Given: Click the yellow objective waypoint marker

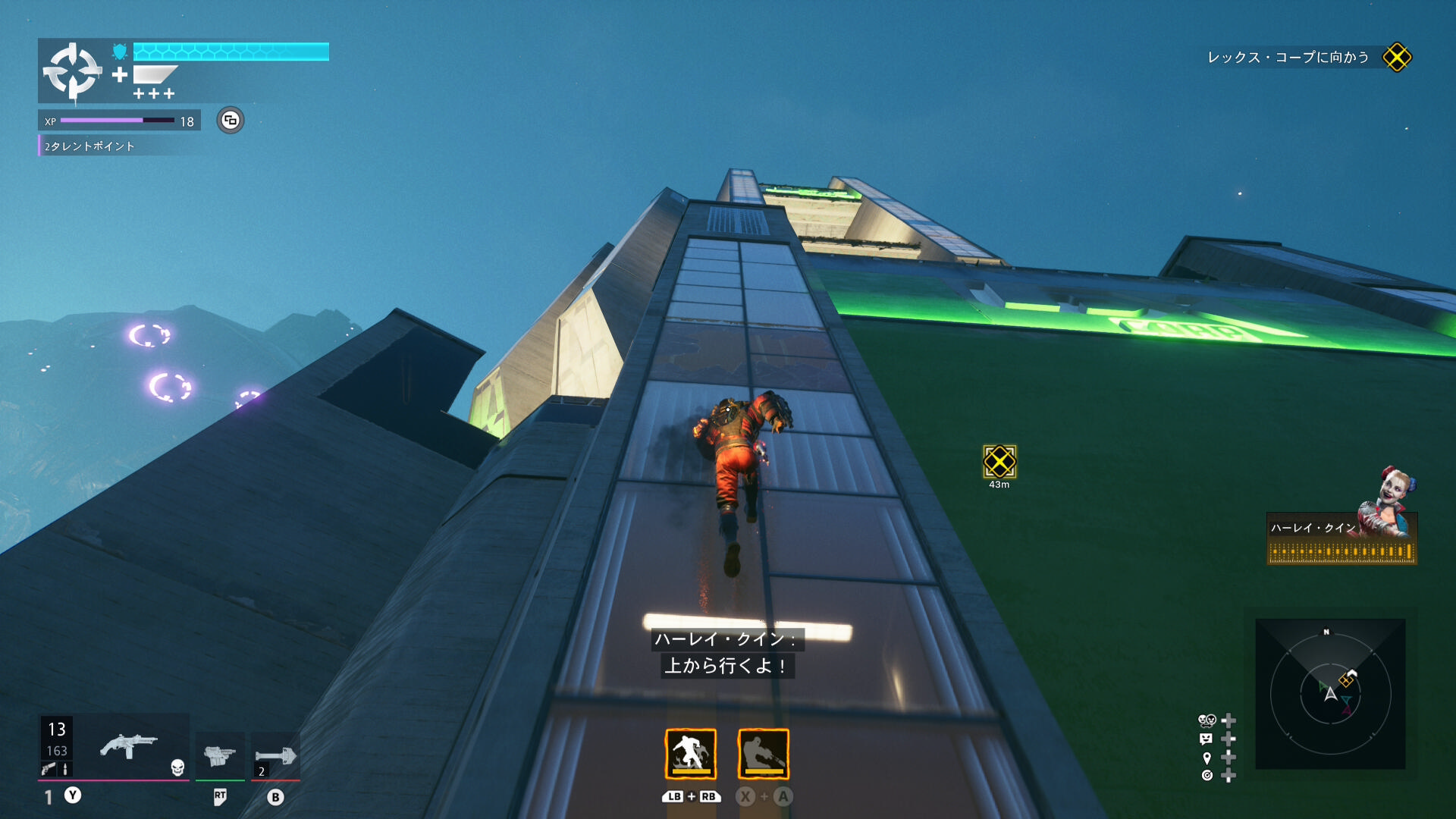Looking at the screenshot, I should pyautogui.click(x=999, y=461).
